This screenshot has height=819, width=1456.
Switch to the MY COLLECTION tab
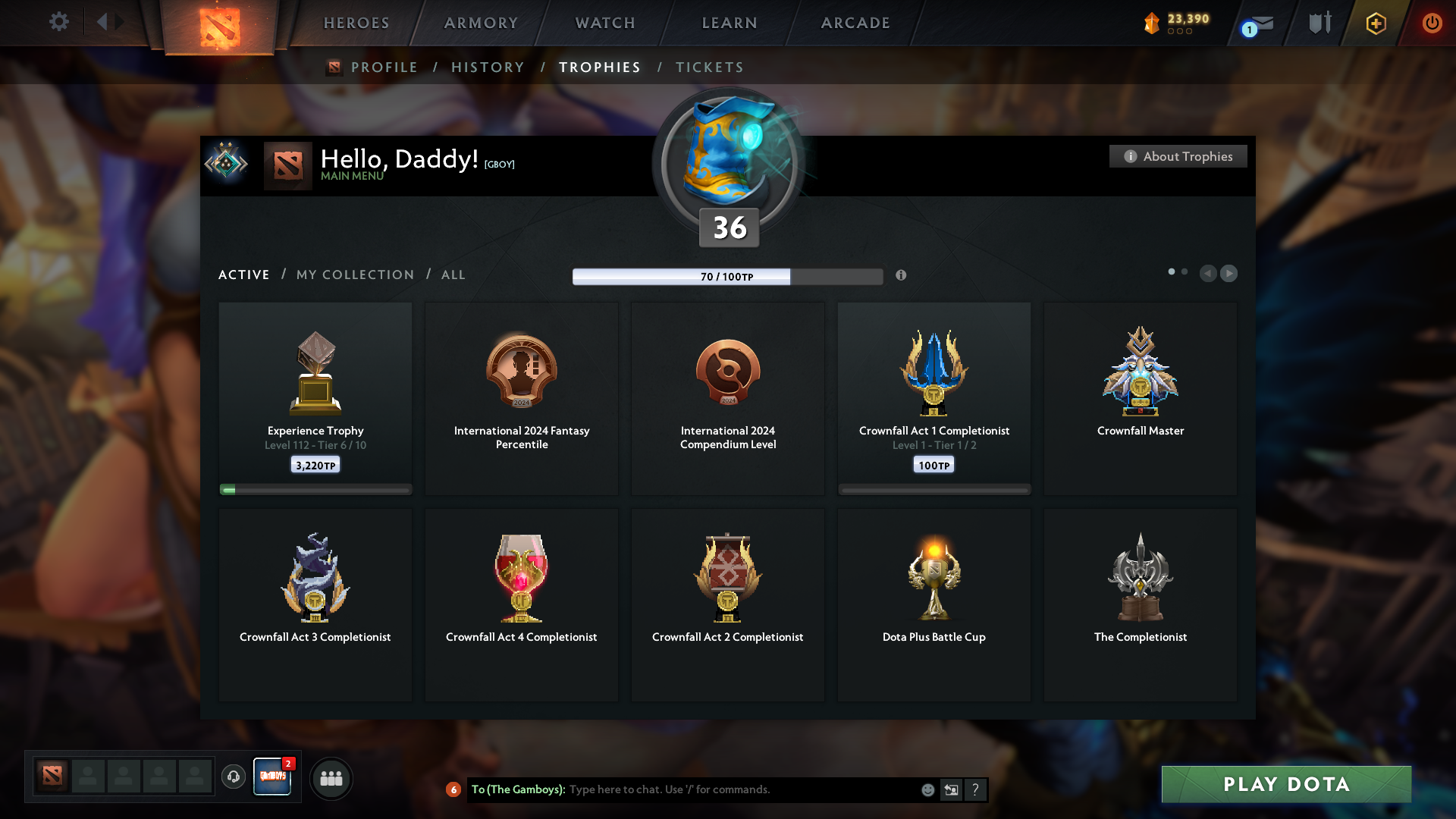point(354,275)
